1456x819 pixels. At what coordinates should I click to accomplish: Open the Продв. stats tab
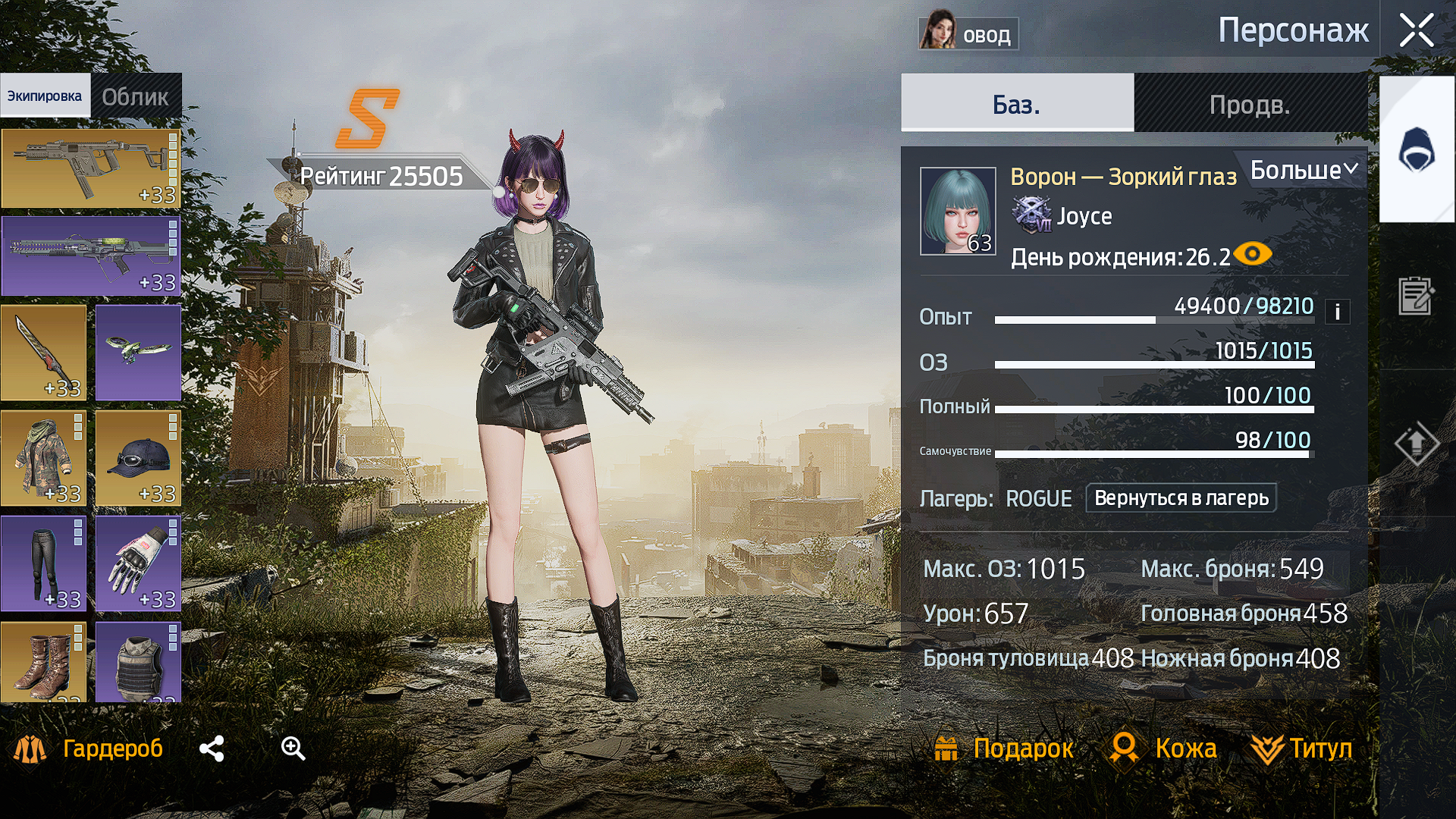coord(1250,104)
